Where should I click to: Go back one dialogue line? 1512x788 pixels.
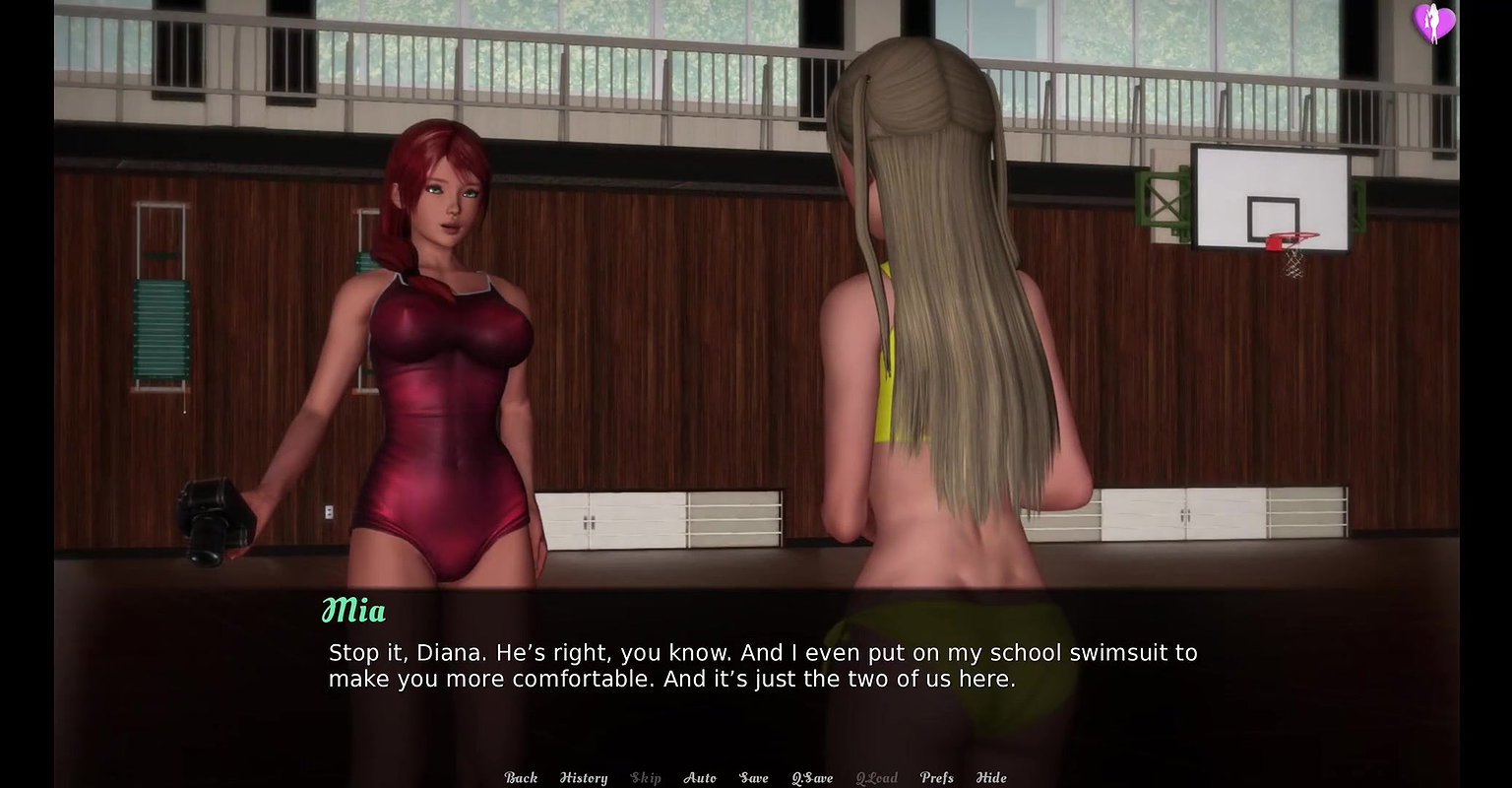tap(521, 777)
